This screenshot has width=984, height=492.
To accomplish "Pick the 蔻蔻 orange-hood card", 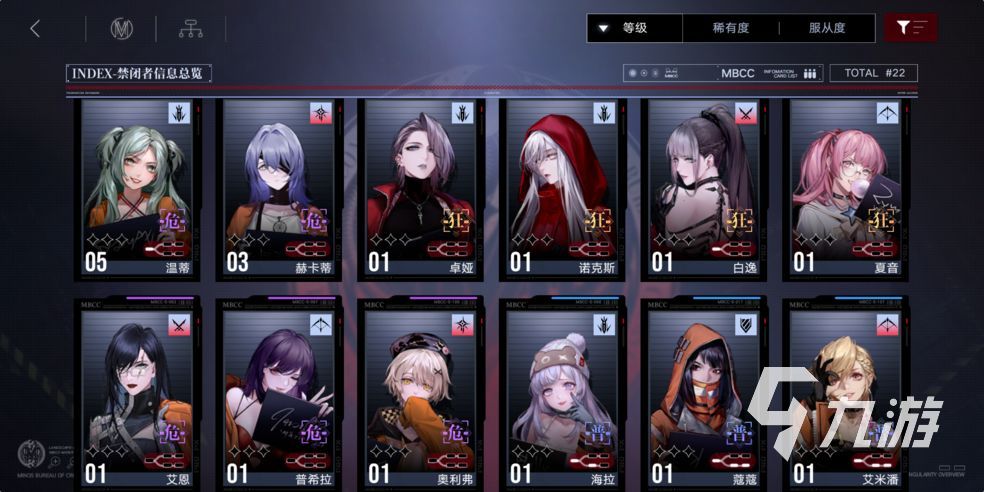I will pyautogui.click(x=703, y=395).
